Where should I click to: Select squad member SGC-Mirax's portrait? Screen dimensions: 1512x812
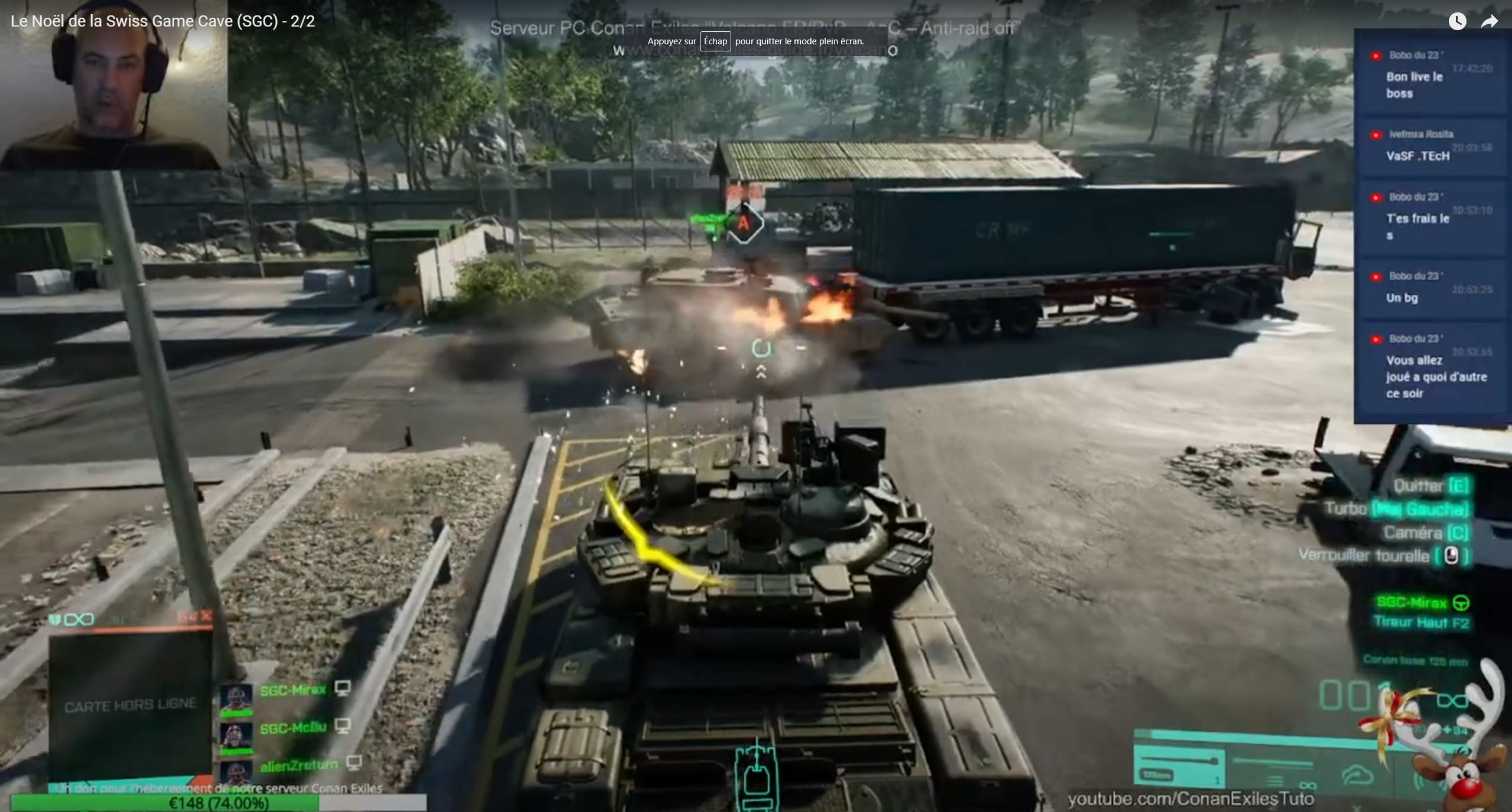click(236, 698)
